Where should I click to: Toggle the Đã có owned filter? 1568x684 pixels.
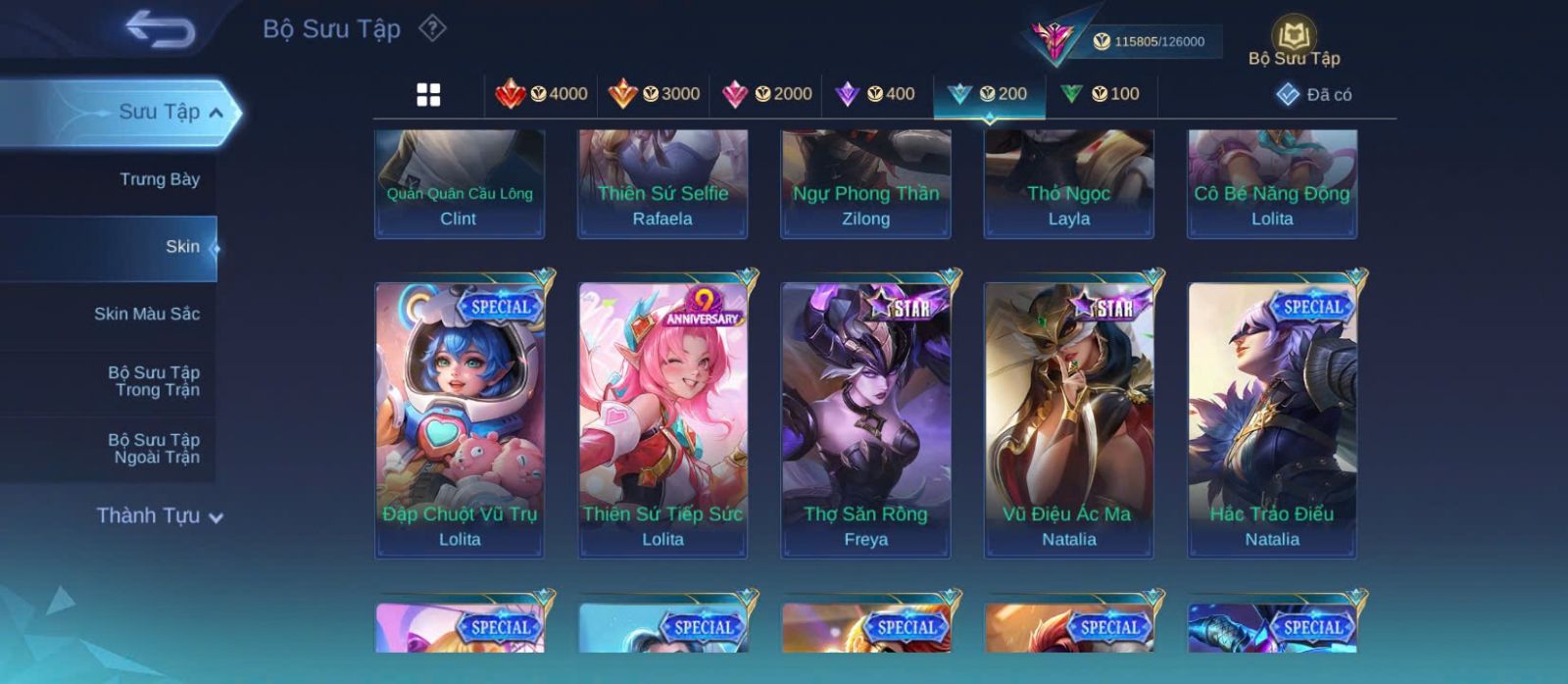1314,95
